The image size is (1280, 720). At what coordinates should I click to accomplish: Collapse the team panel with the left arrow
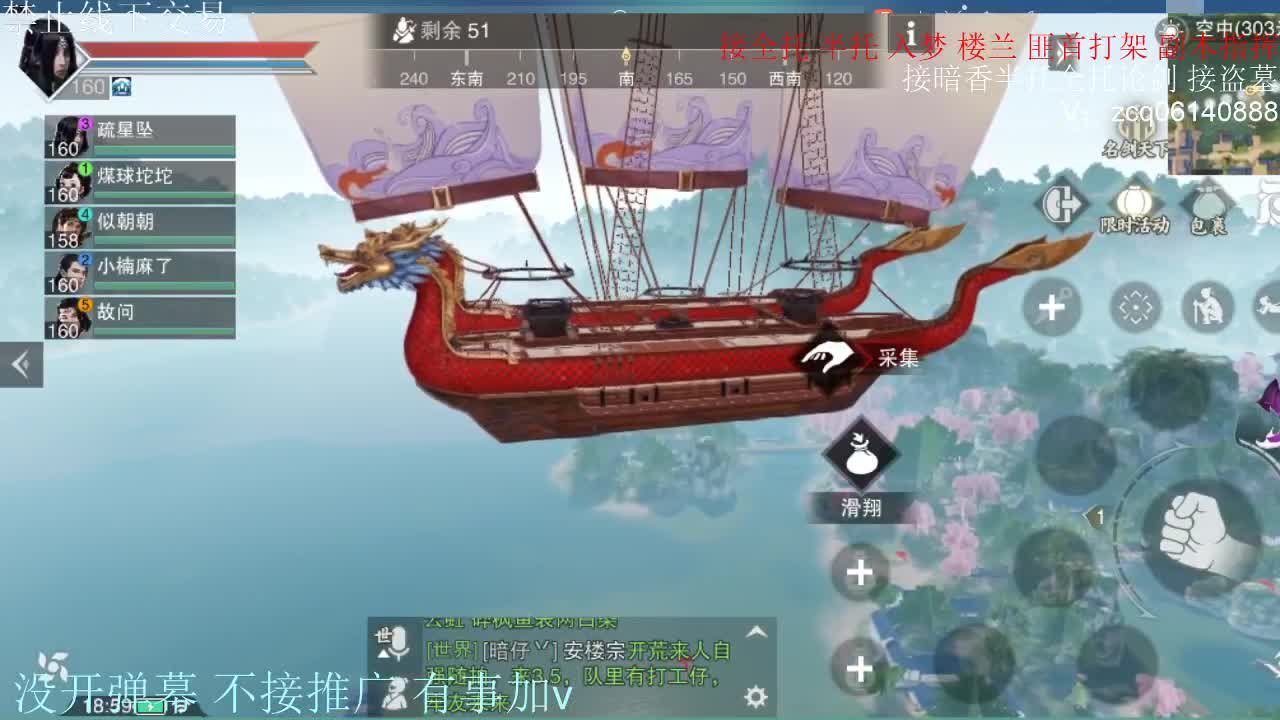click(20, 364)
